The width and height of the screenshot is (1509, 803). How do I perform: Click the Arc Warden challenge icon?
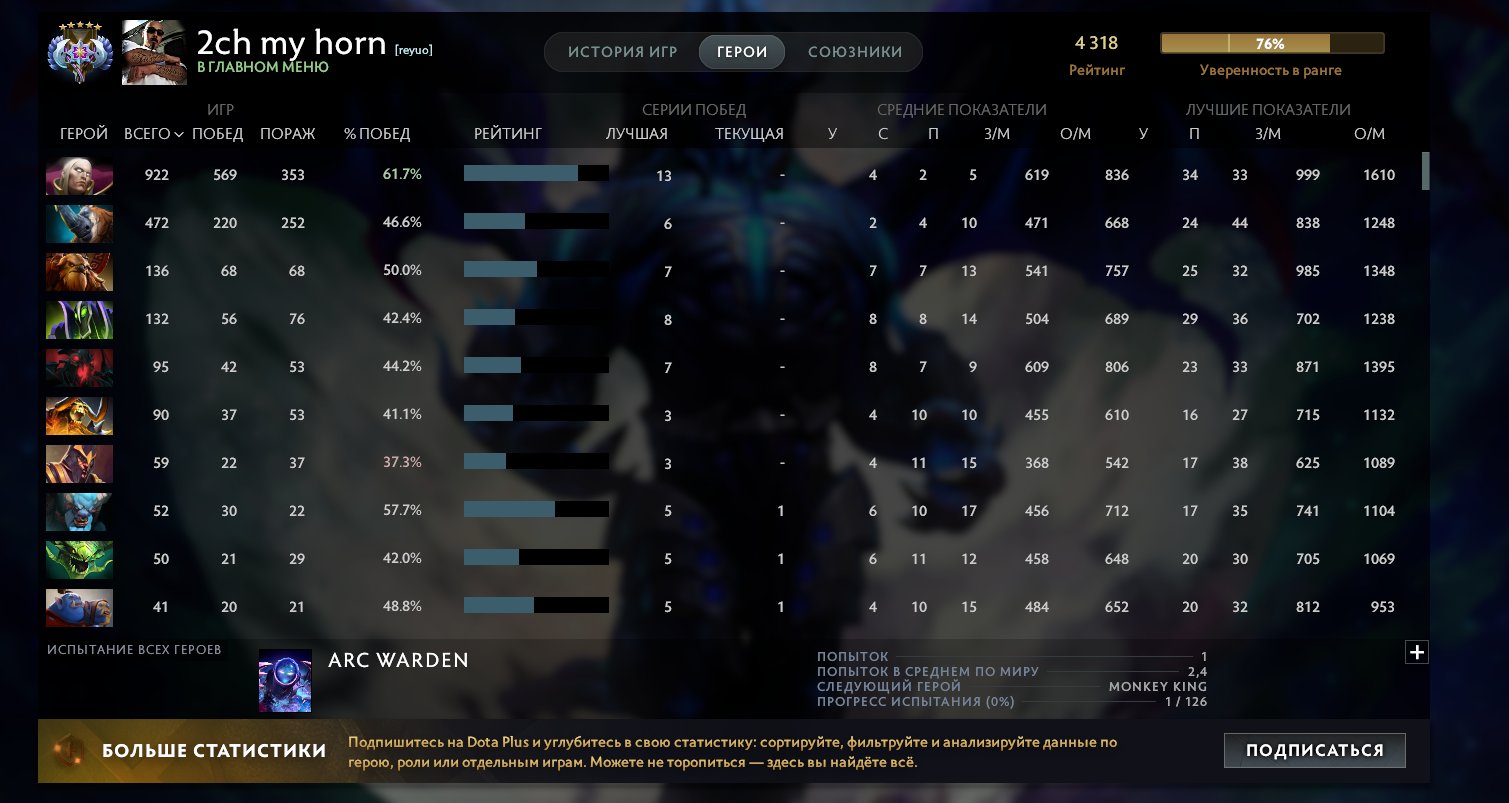(x=284, y=679)
